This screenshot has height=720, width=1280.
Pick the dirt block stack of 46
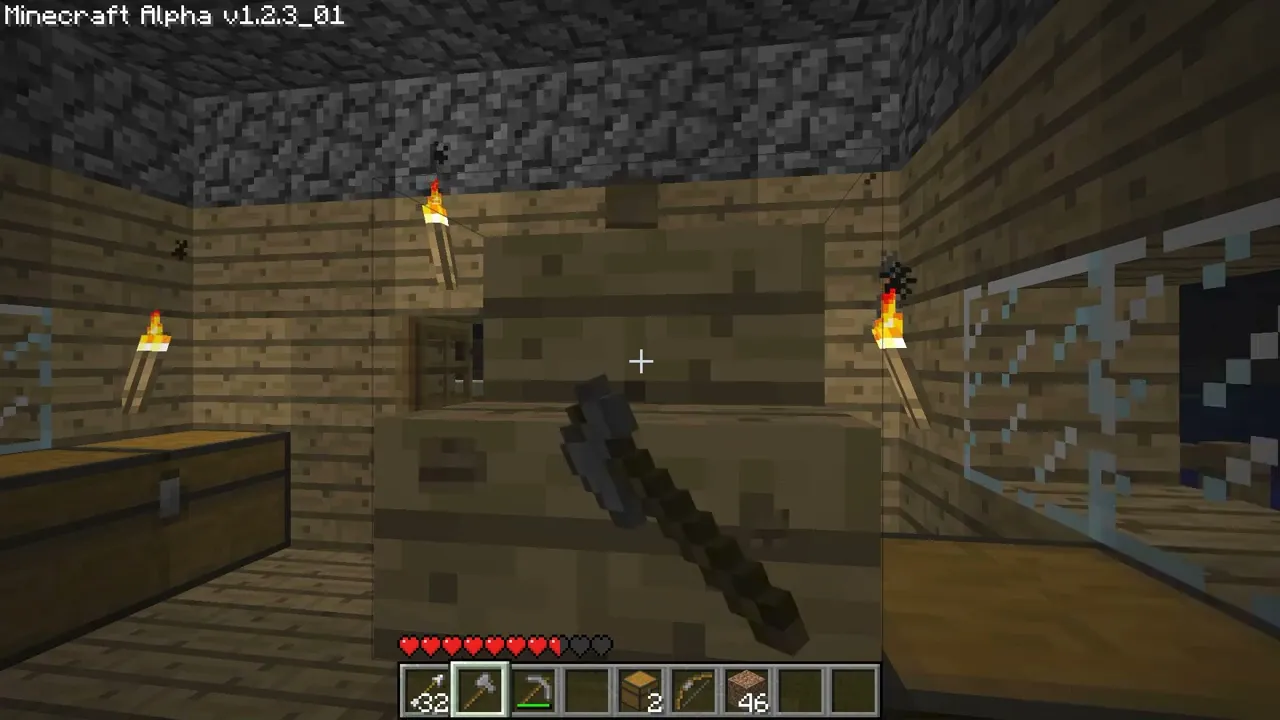[747, 690]
